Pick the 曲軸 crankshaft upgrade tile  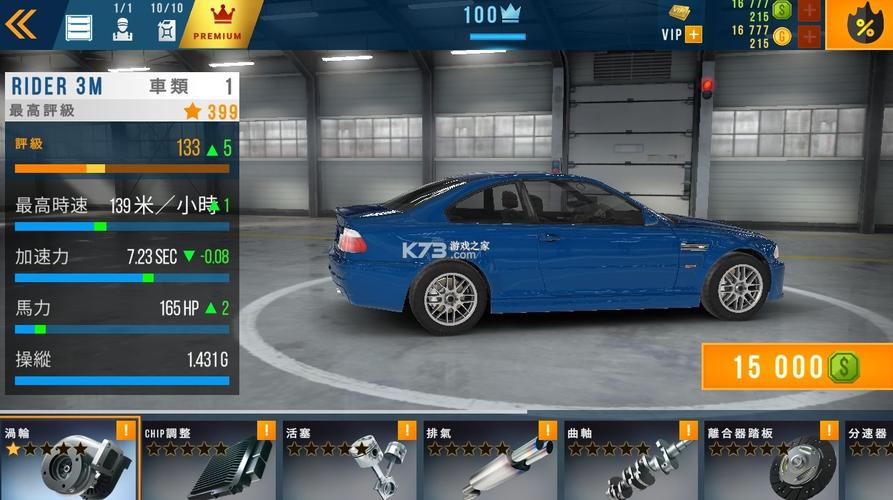click(630, 459)
